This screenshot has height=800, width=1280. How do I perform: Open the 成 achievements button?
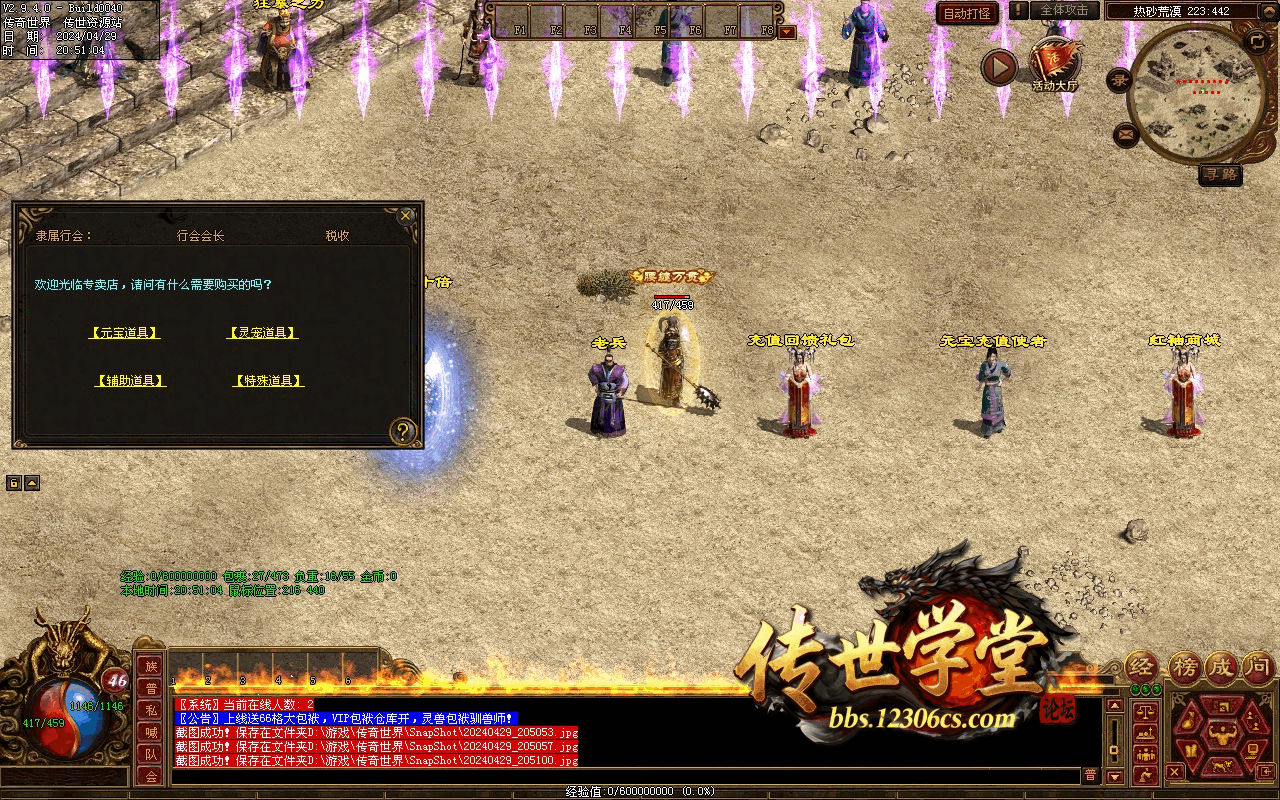[x=1222, y=666]
